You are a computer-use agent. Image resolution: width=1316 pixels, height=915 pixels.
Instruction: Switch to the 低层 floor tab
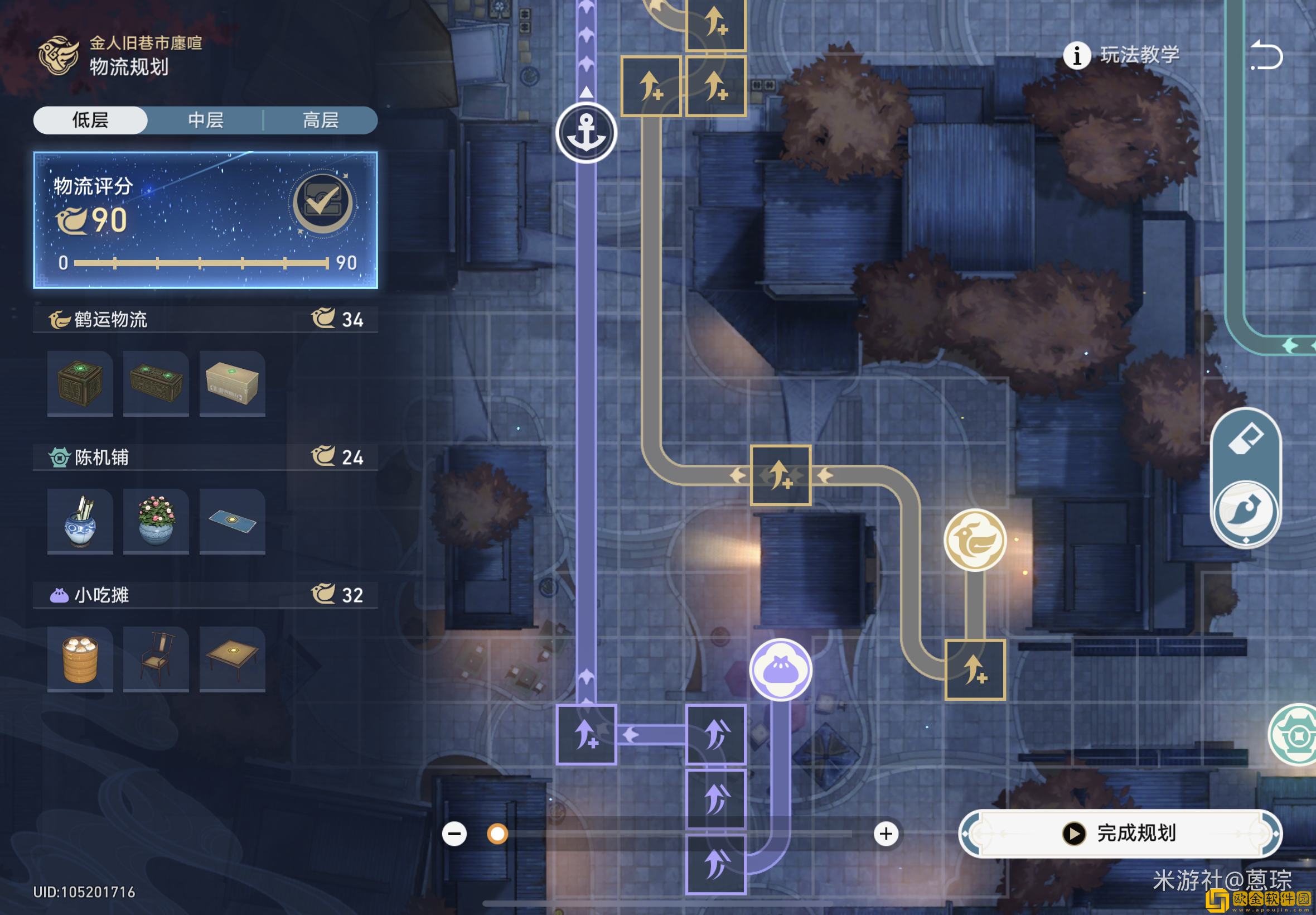[90, 121]
